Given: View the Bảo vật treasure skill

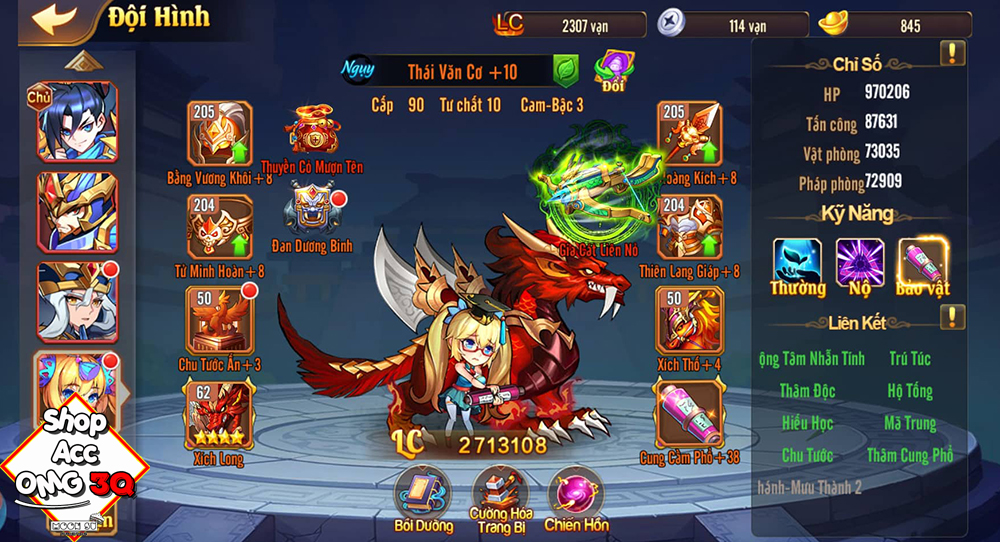Looking at the screenshot, I should (x=923, y=261).
